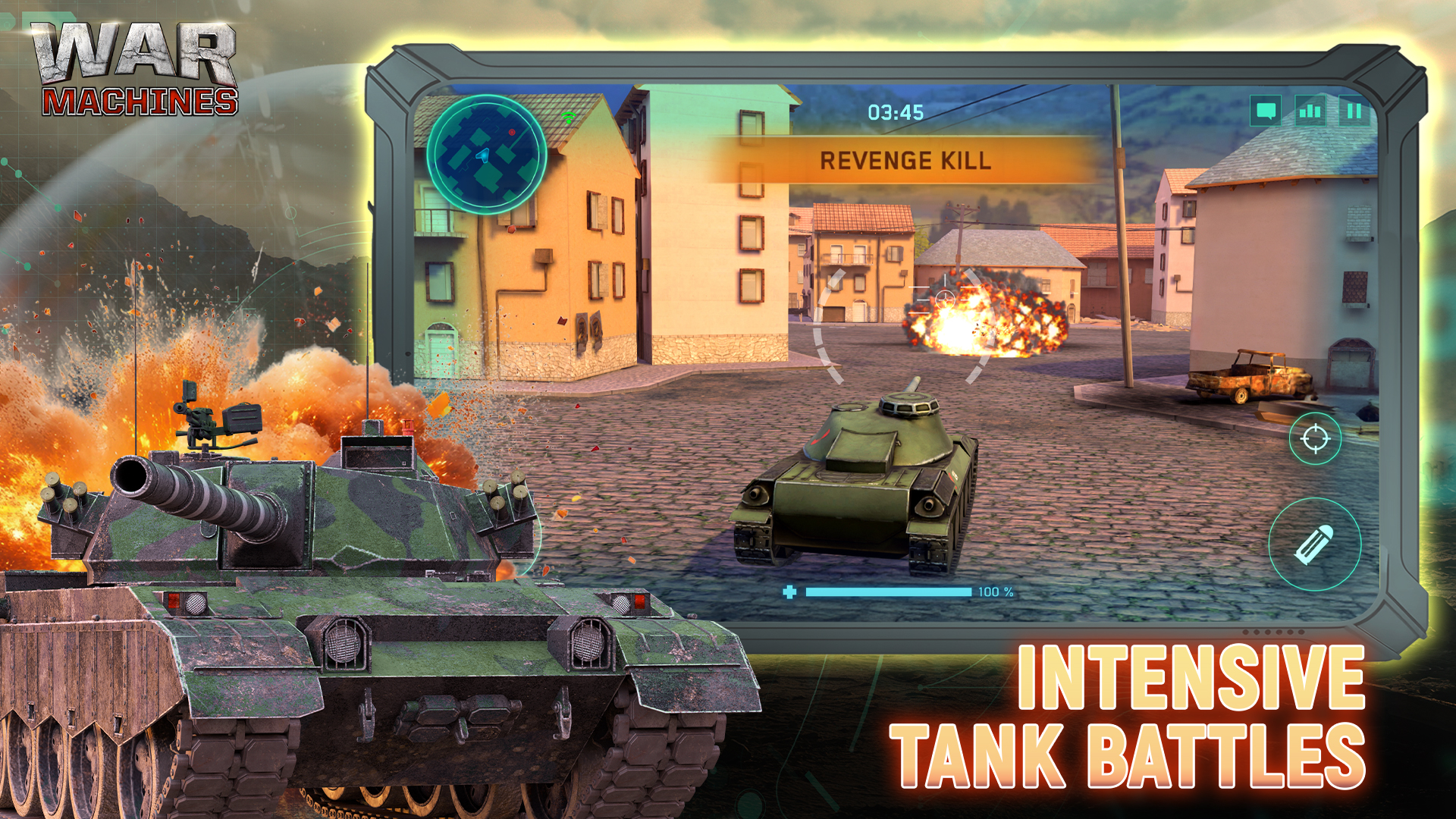This screenshot has width=1456, height=819.
Task: Pause the battle with the pause icon
Action: [1354, 111]
